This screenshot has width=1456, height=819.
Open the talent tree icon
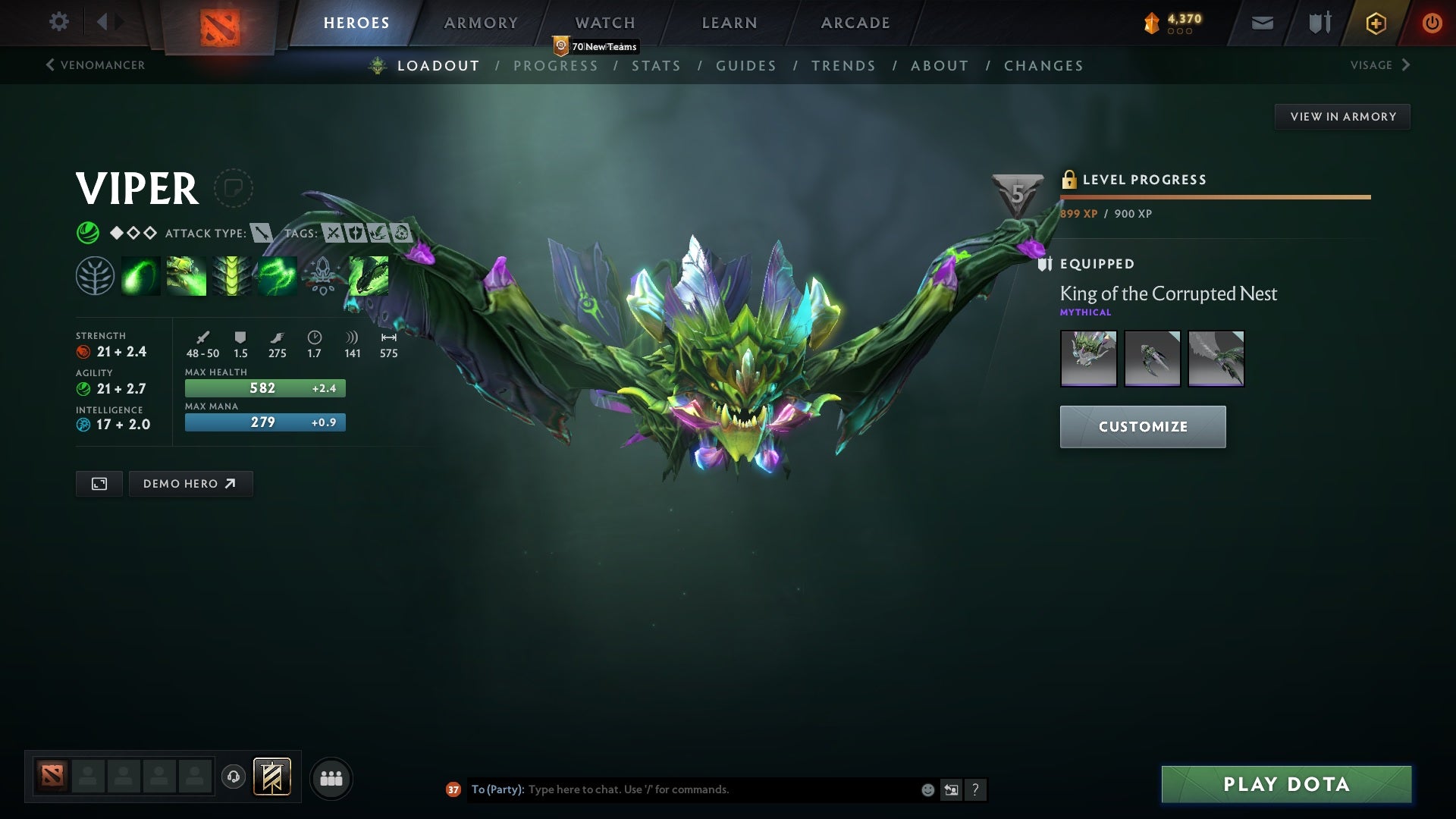pos(94,275)
